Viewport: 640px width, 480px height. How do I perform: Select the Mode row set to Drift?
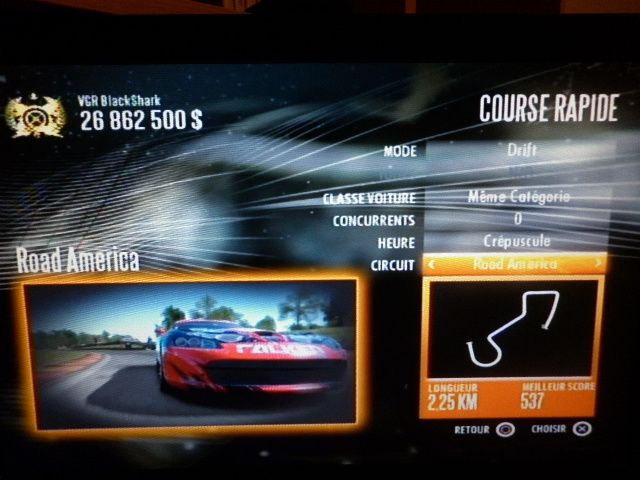pos(515,152)
